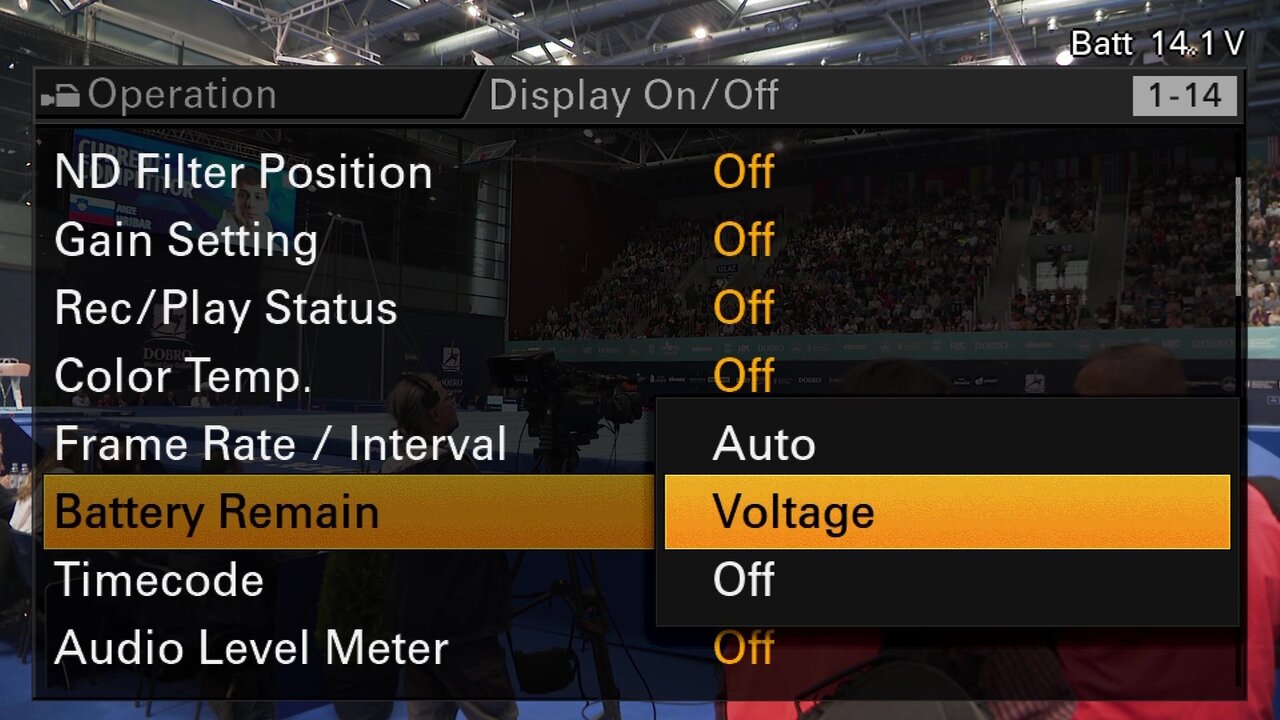The height and width of the screenshot is (720, 1280).
Task: Click the Display On/Off header
Action: tap(633, 96)
